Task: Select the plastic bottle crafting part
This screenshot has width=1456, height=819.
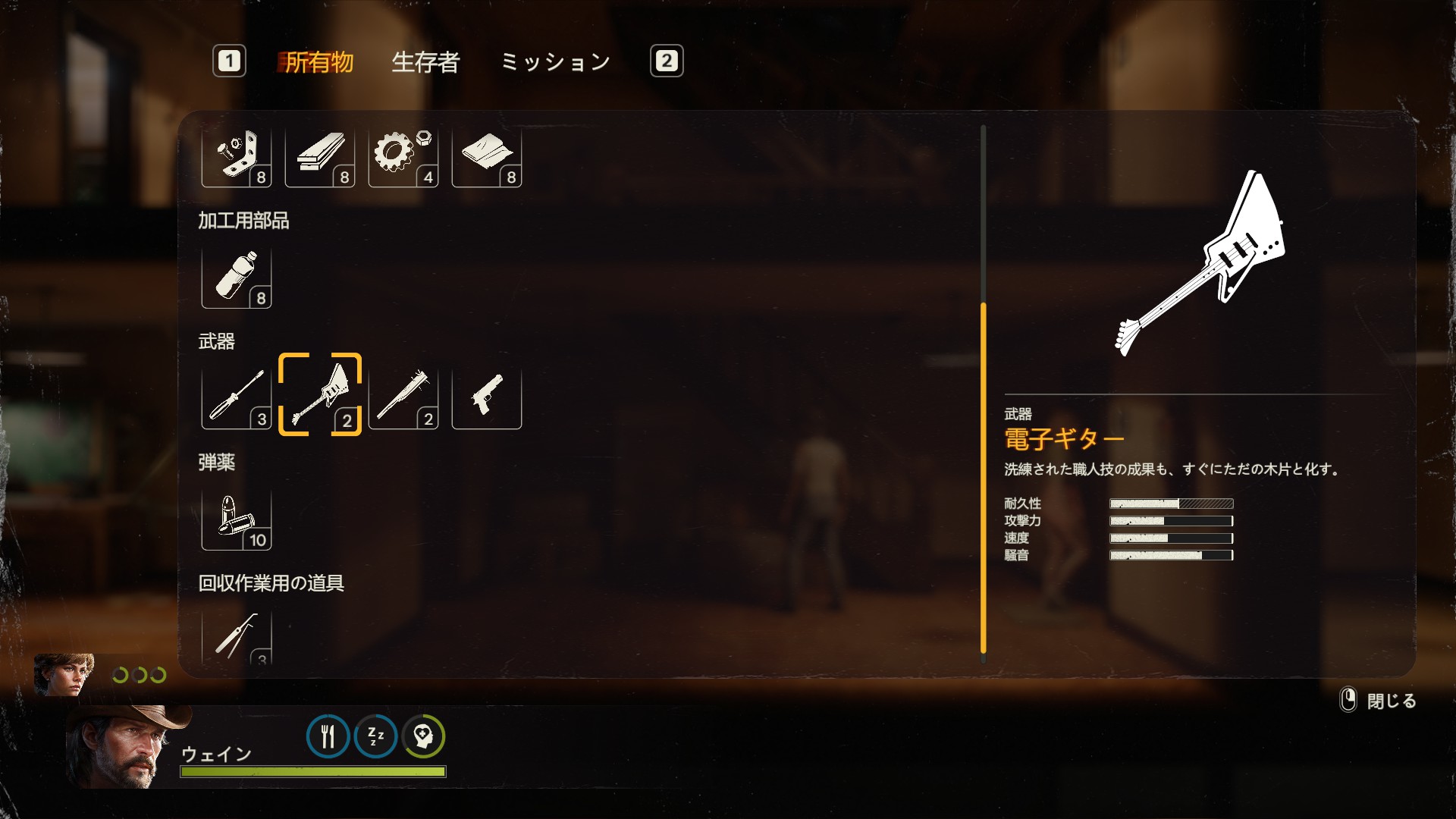Action: pyautogui.click(x=237, y=278)
